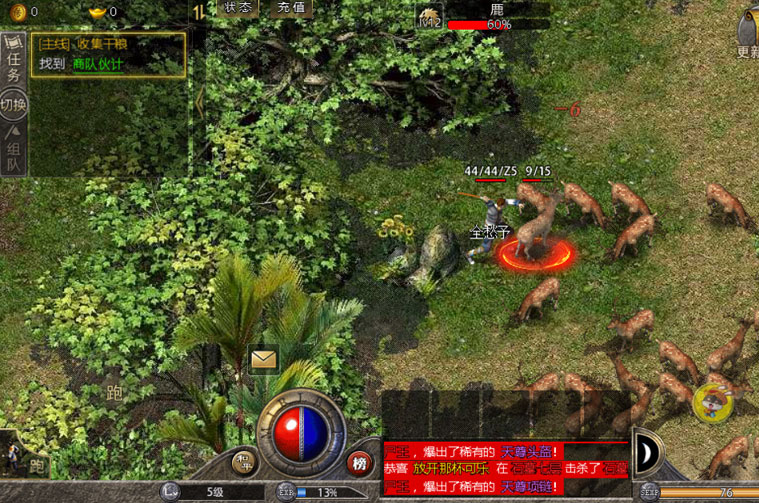Click the gold ingot currency icon
759x503 pixels.
point(95,11)
